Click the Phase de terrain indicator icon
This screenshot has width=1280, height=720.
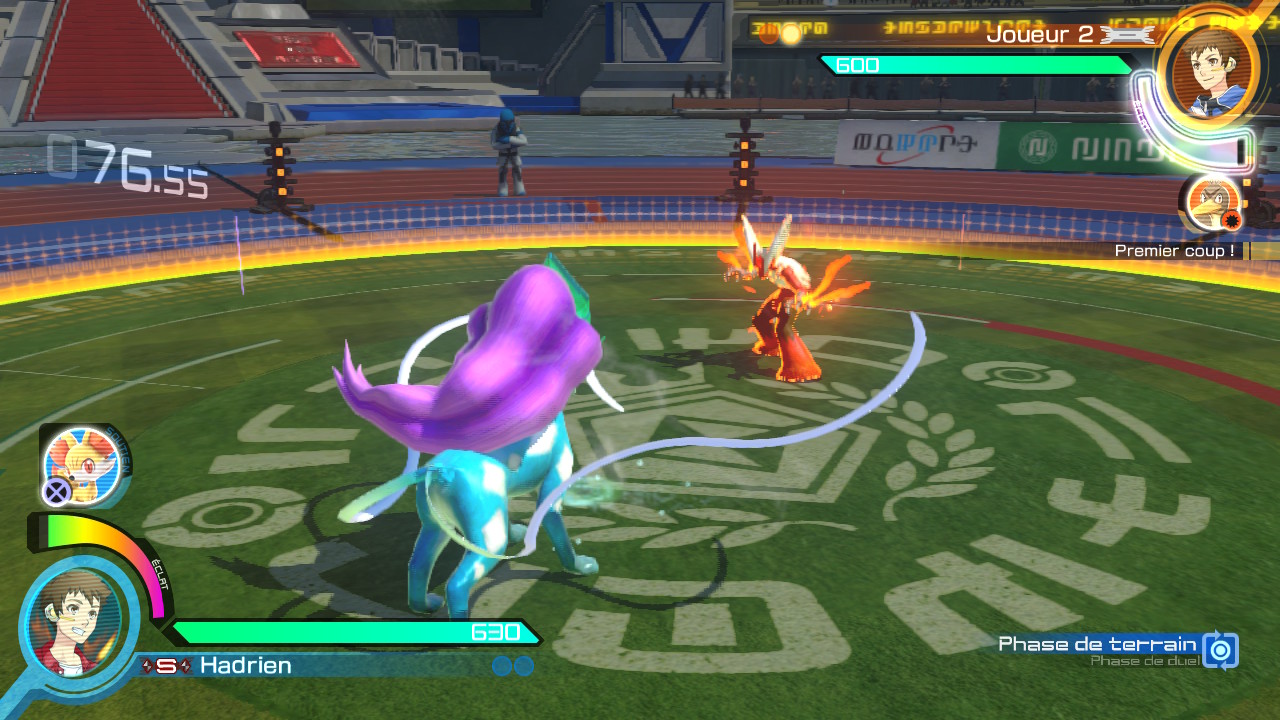pos(1220,650)
